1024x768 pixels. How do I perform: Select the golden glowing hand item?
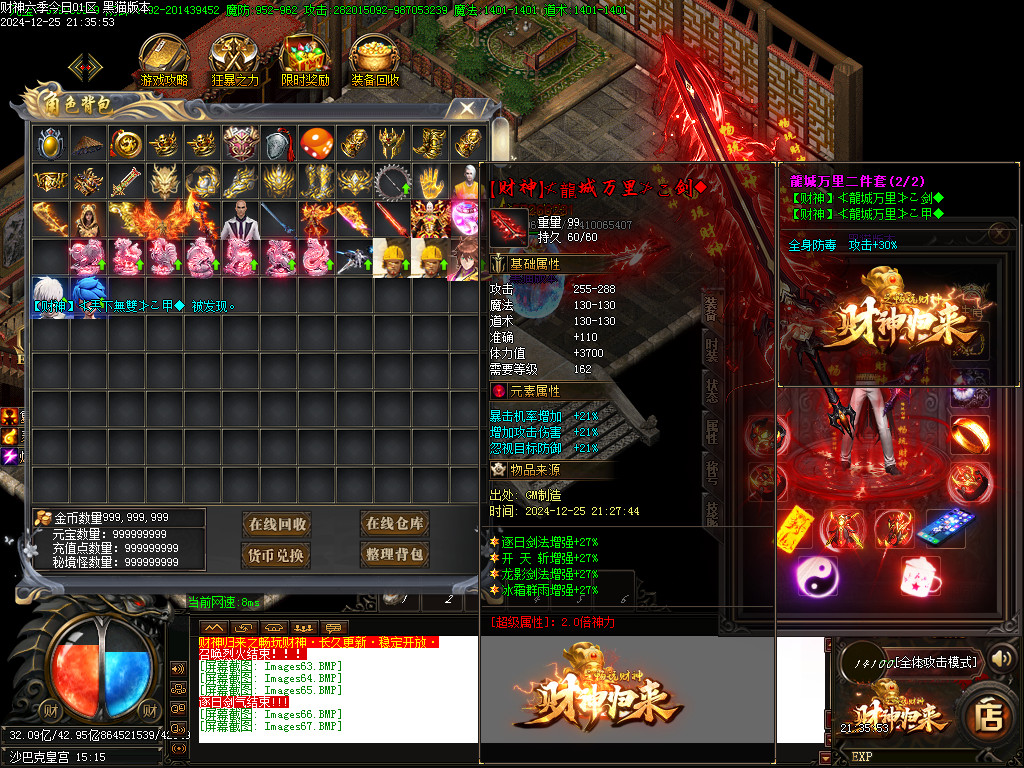pos(430,181)
